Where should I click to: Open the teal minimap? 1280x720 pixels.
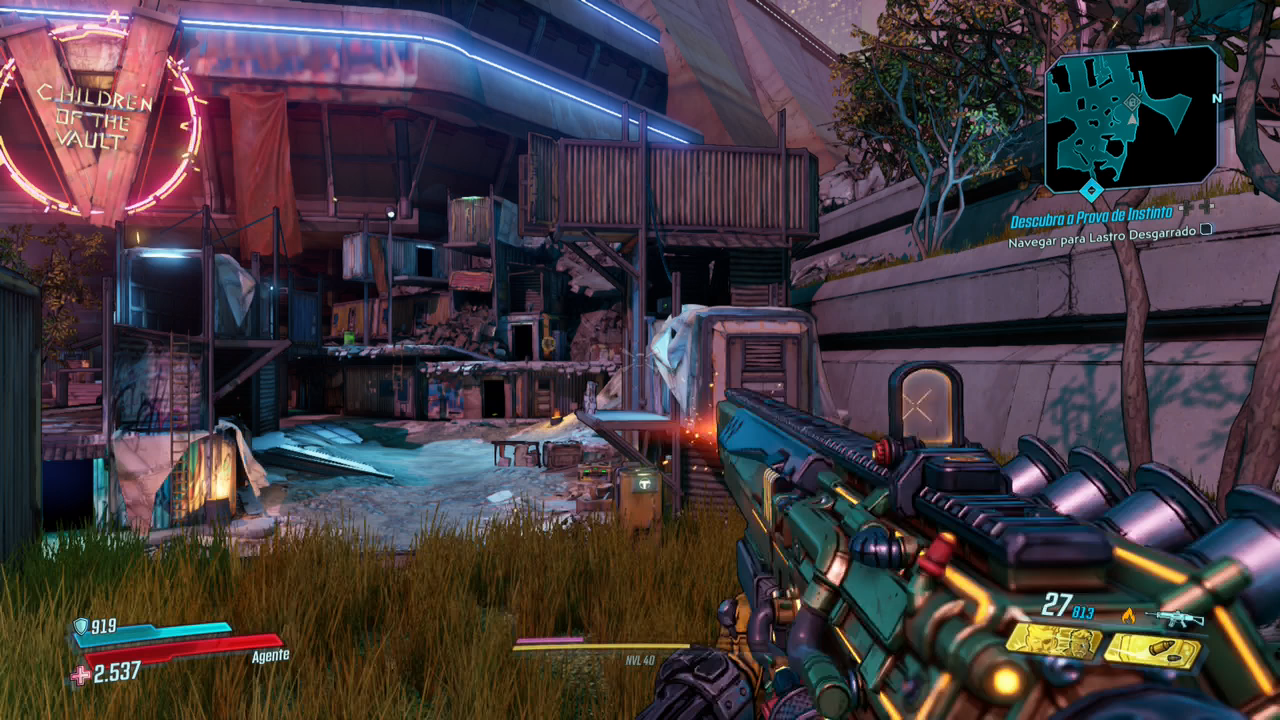[x=1130, y=118]
